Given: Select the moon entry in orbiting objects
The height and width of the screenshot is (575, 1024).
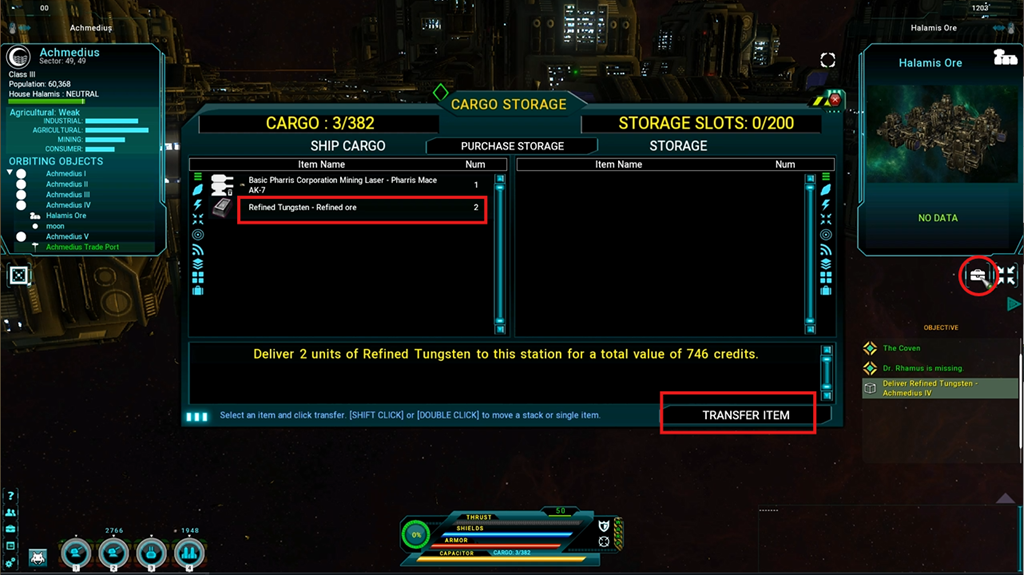Looking at the screenshot, I should point(55,226).
